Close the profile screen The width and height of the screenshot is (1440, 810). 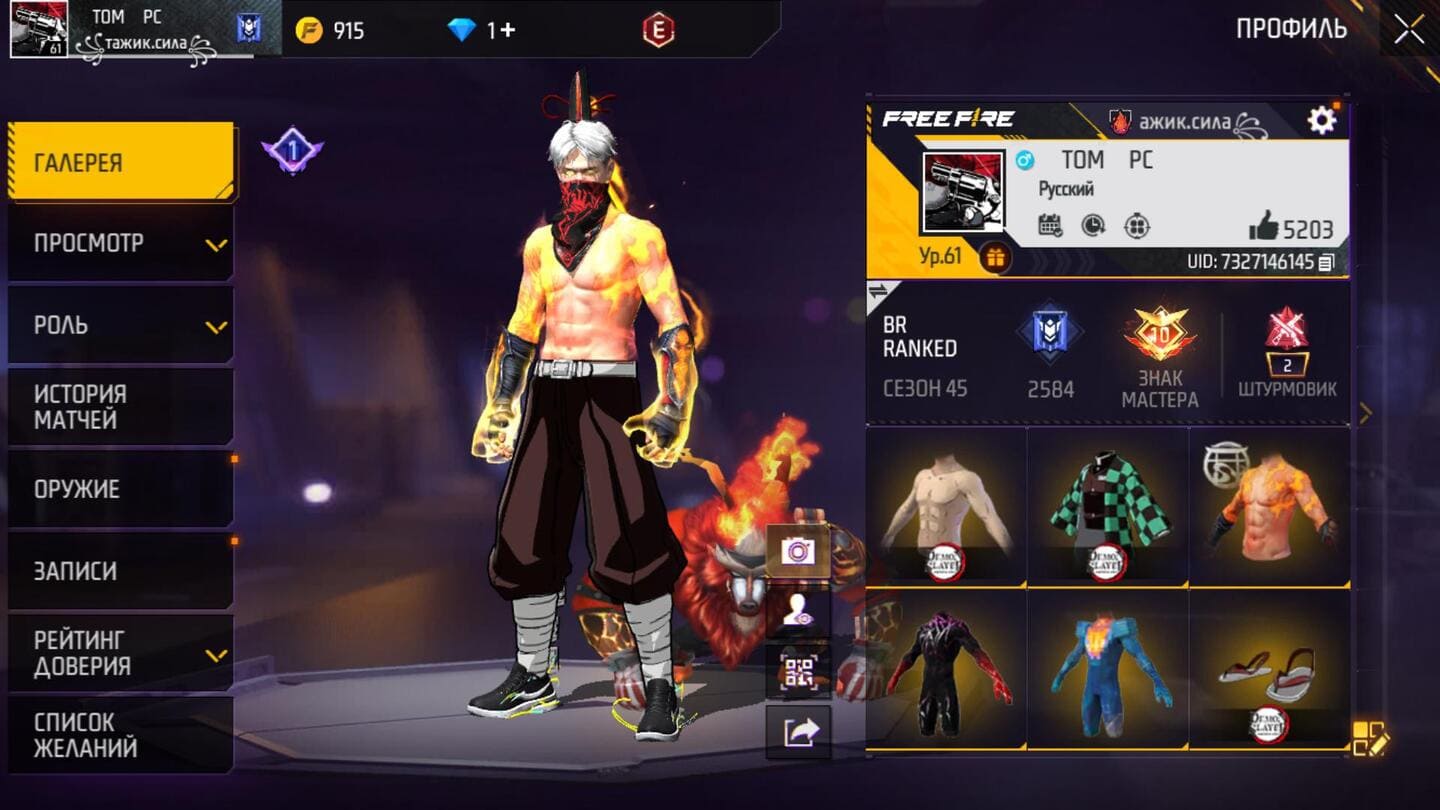tap(1409, 29)
